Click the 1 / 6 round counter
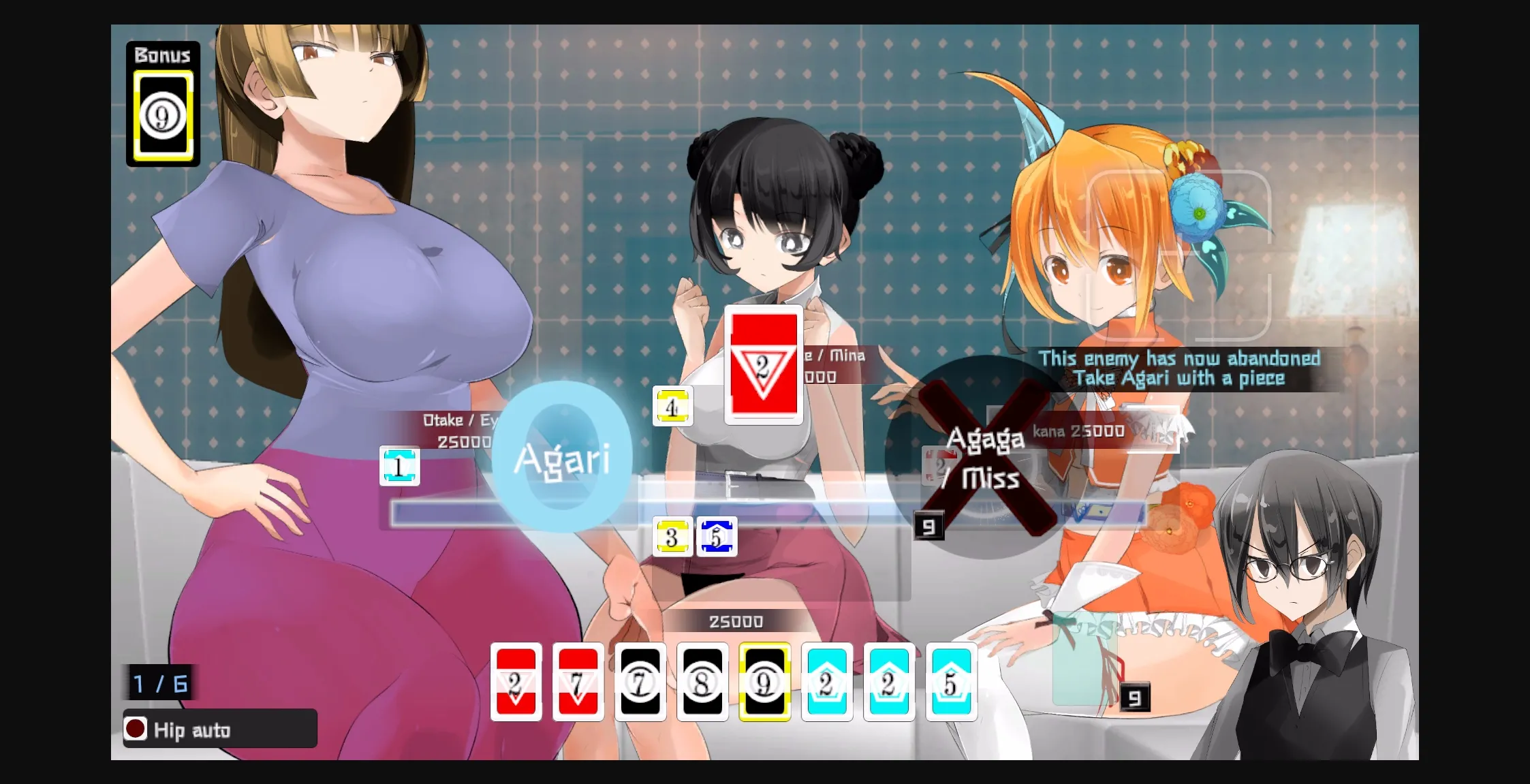The width and height of the screenshot is (1530, 784). pos(159,685)
